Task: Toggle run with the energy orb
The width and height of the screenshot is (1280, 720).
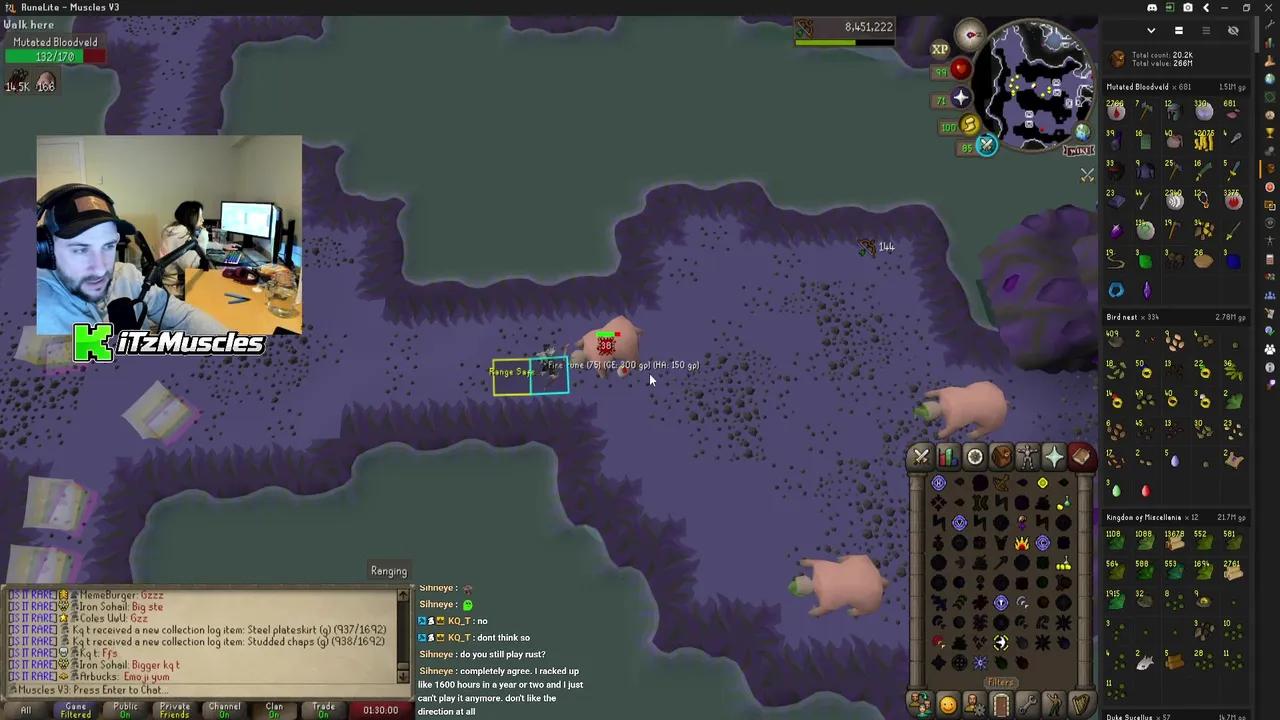Action: pyautogui.click(x=968, y=125)
